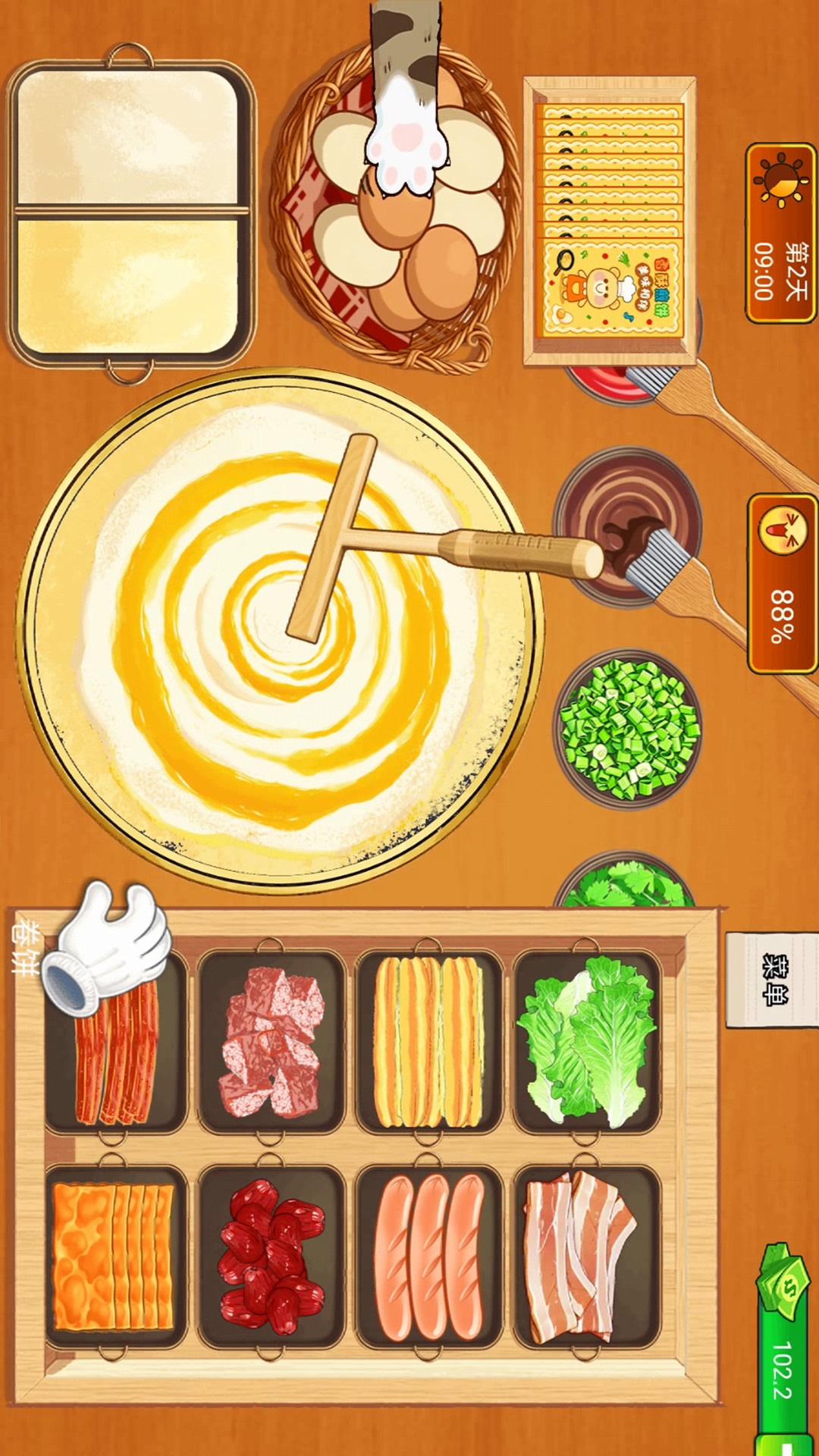Select the green lettuce tray
819x1456 pixels.
click(x=586, y=1041)
